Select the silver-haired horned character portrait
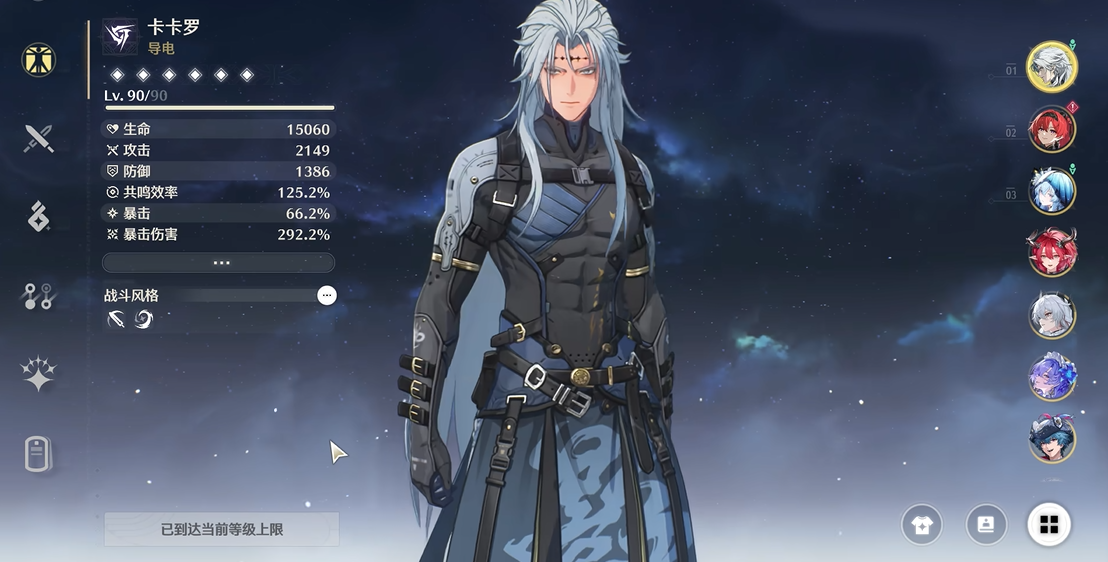 (1052, 315)
